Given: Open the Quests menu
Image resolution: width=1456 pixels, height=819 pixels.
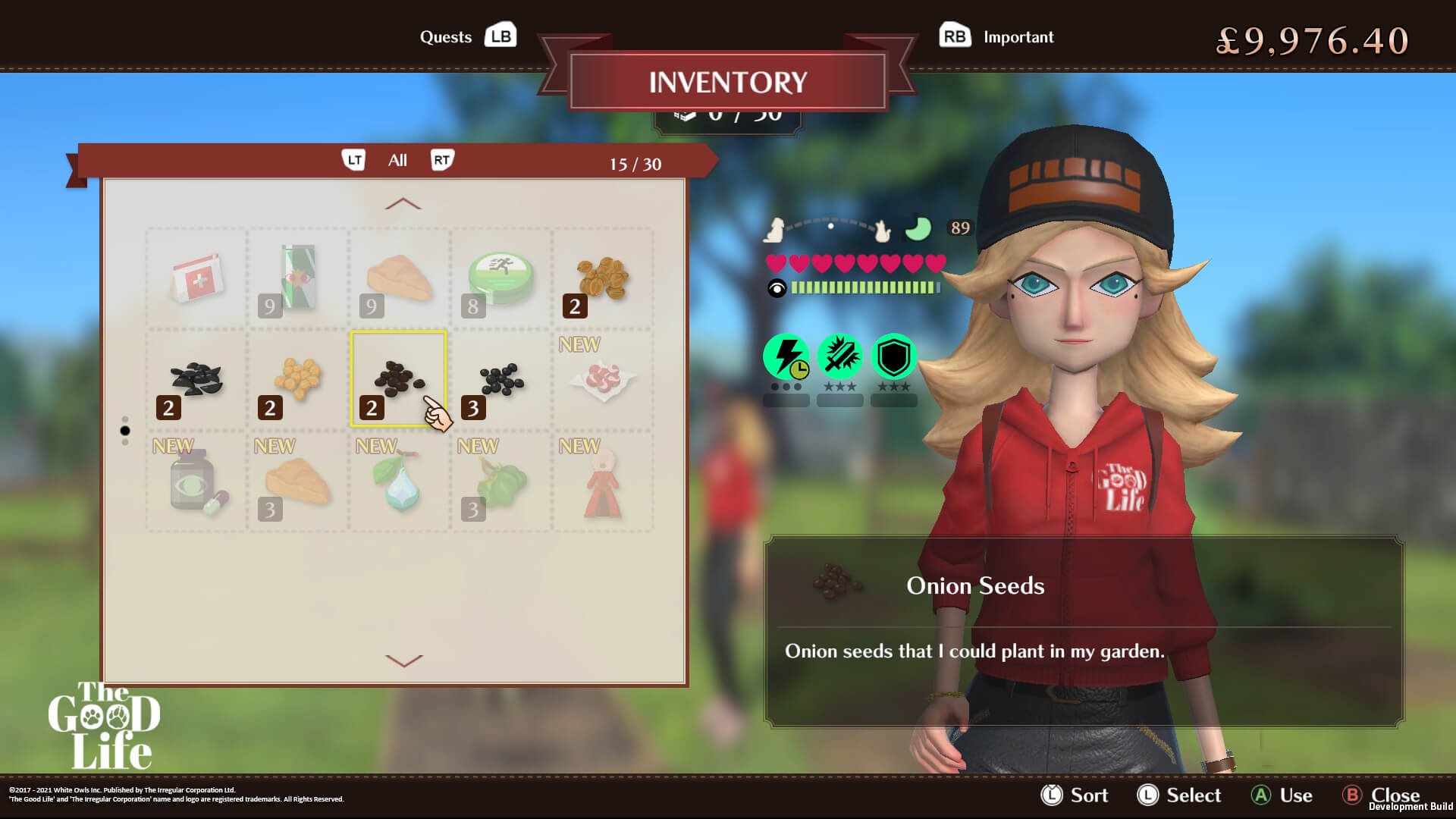Looking at the screenshot, I should (x=447, y=36).
